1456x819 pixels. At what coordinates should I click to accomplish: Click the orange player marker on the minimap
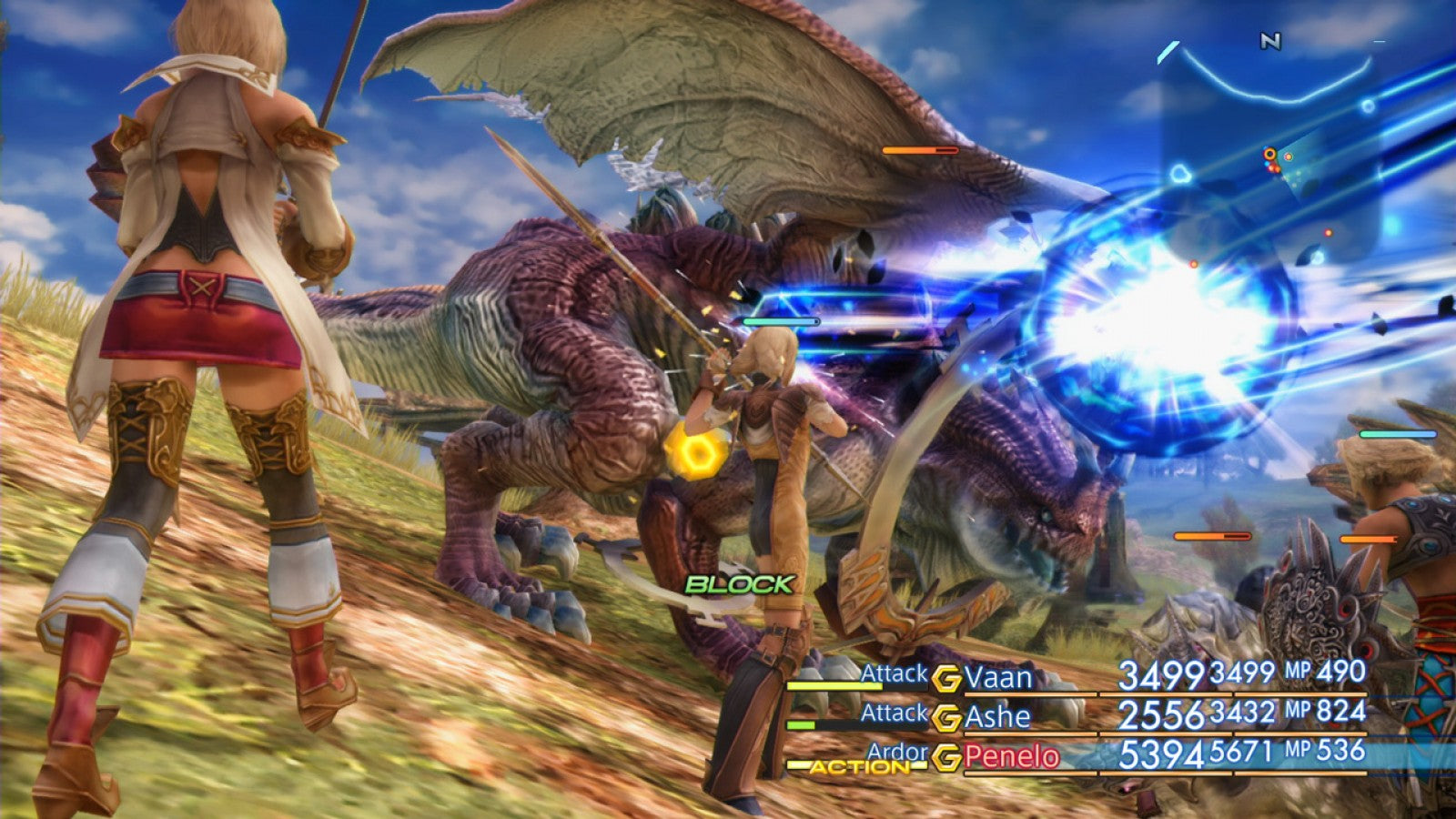(1269, 152)
